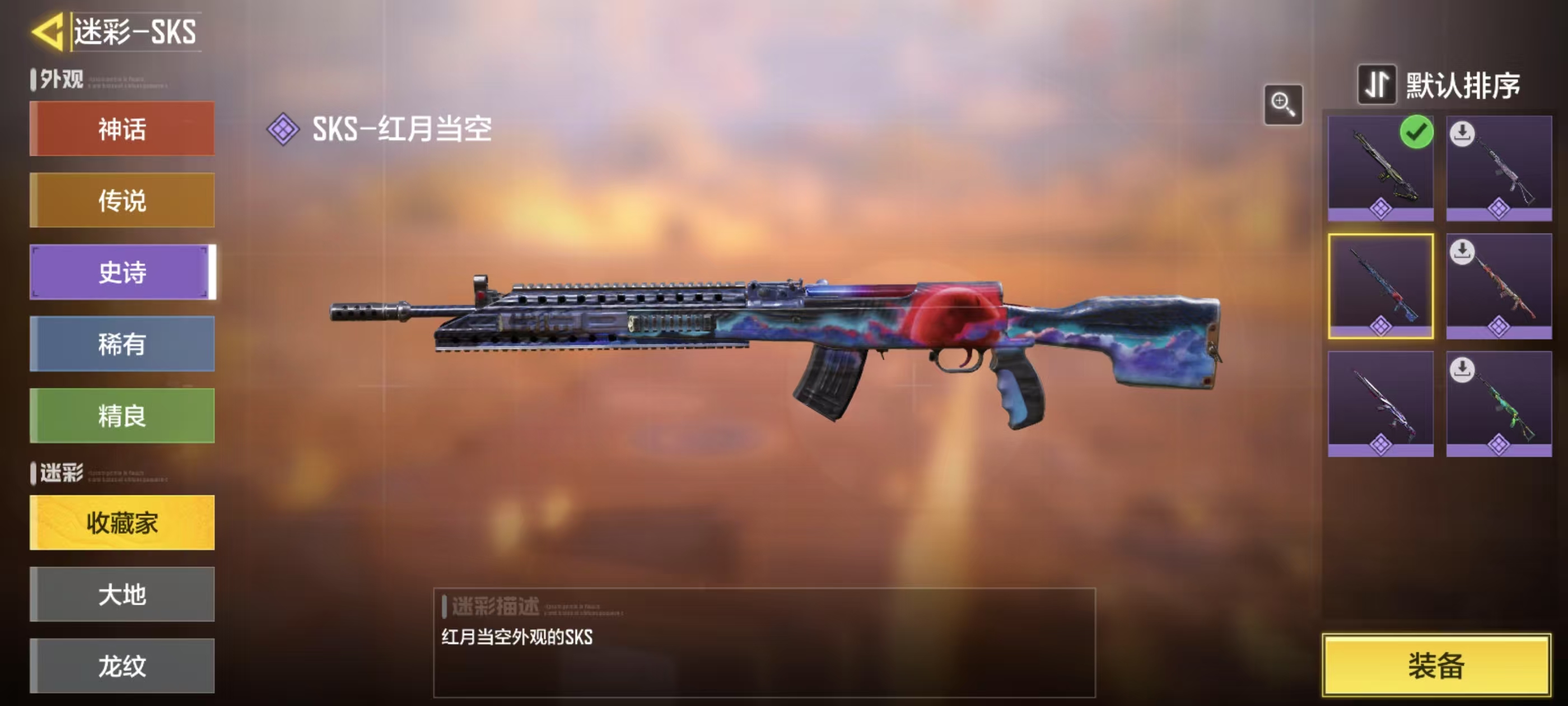Image resolution: width=1568 pixels, height=706 pixels.
Task: Select the pink-white SKS skin thumbnail
Action: point(1380,403)
